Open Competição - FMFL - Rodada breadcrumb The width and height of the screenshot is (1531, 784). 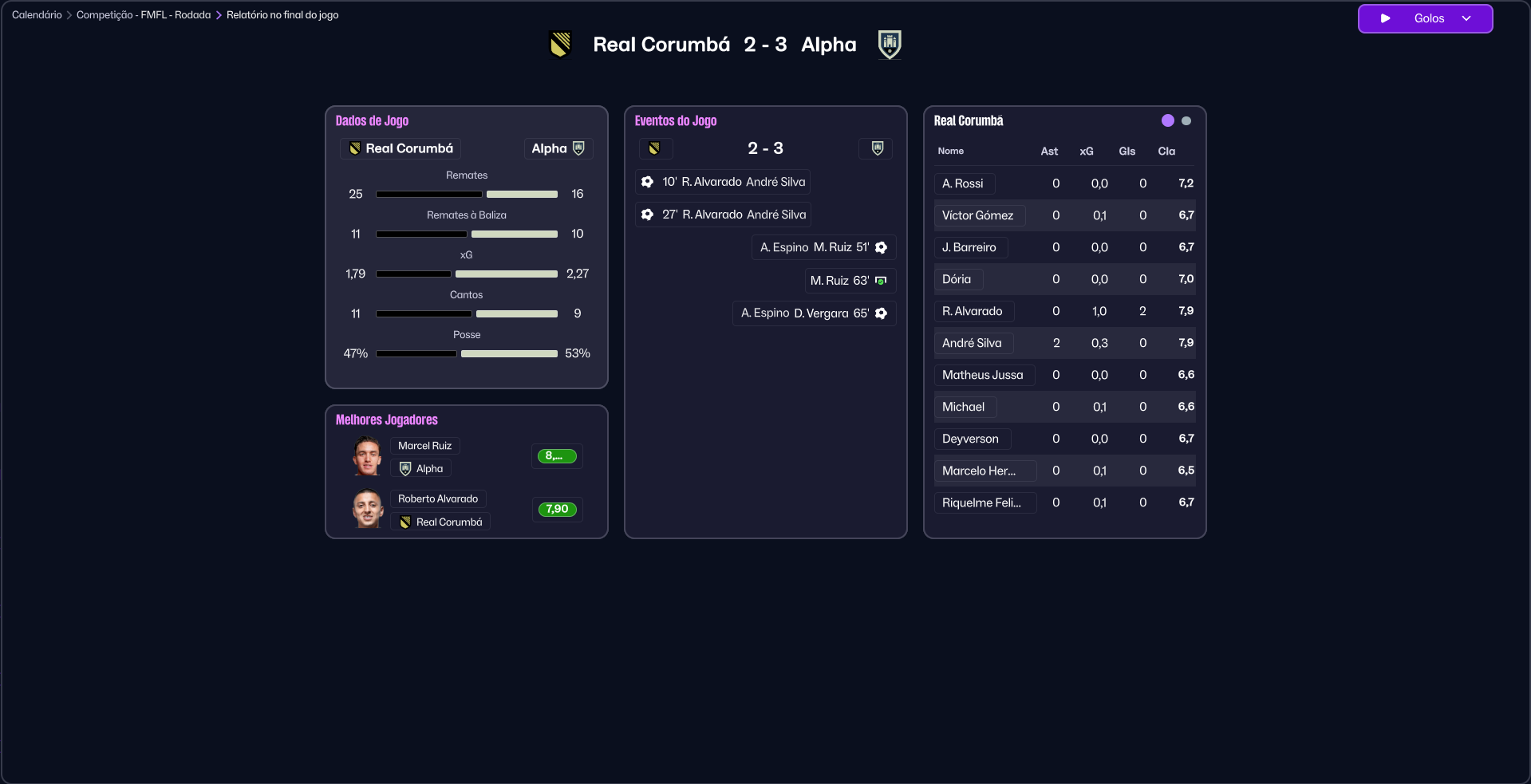tap(144, 15)
